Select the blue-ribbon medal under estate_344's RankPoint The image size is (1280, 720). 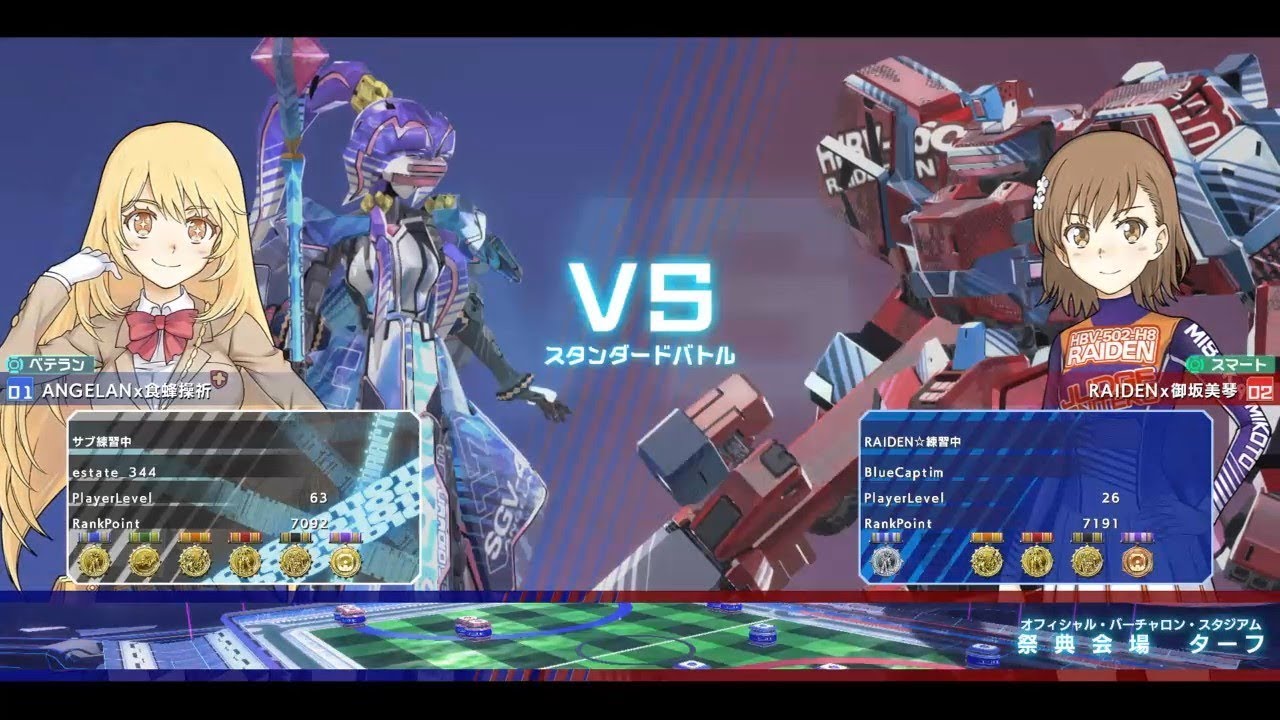(94, 561)
